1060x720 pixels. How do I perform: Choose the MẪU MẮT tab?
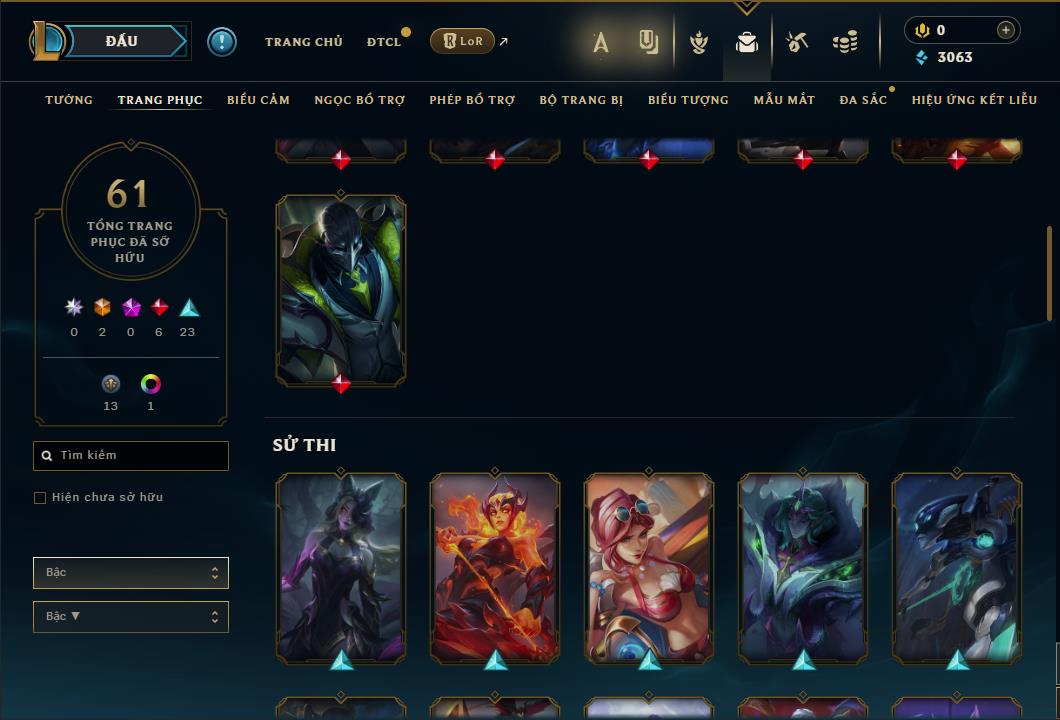784,100
